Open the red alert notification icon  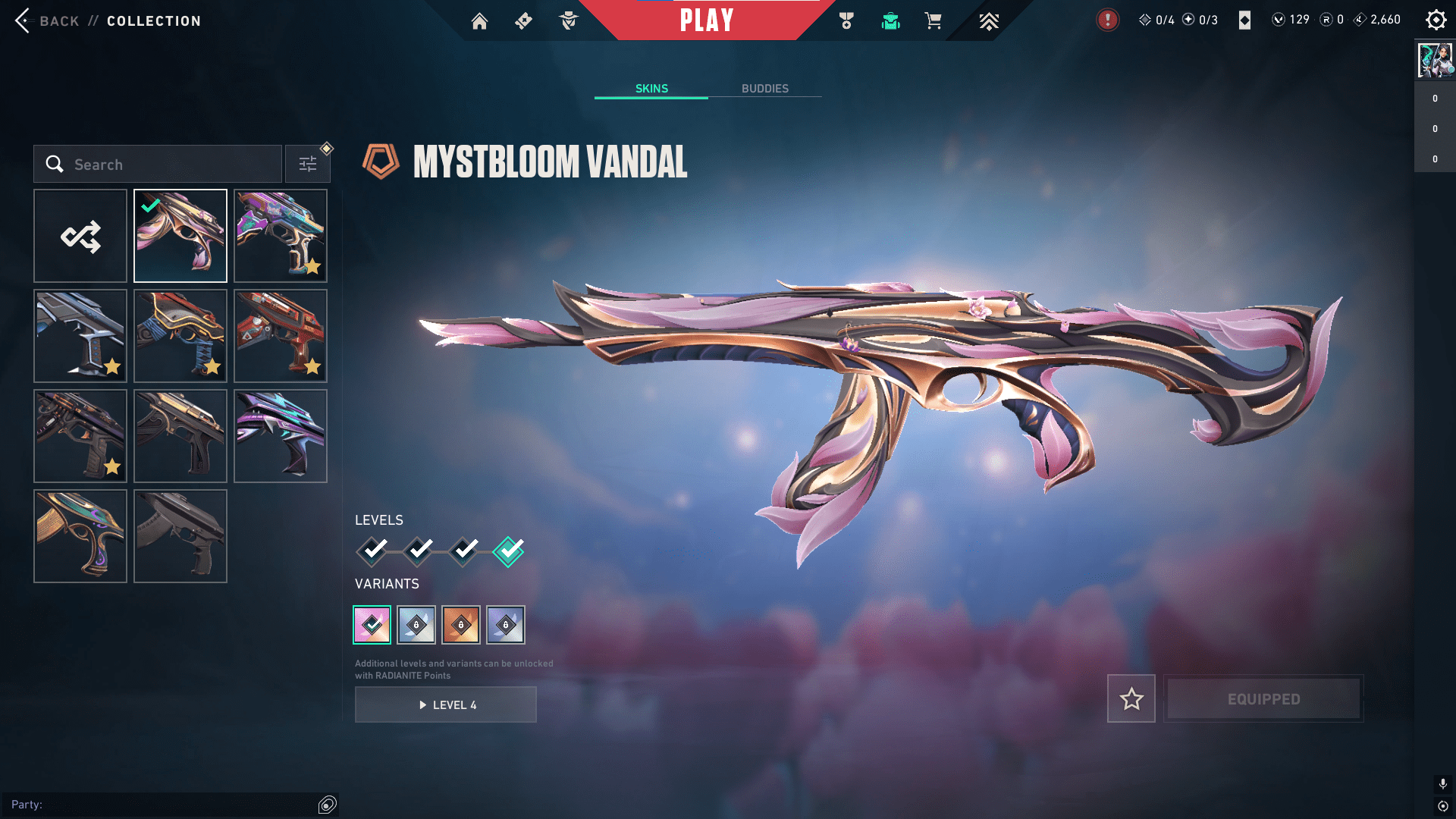[x=1107, y=20]
